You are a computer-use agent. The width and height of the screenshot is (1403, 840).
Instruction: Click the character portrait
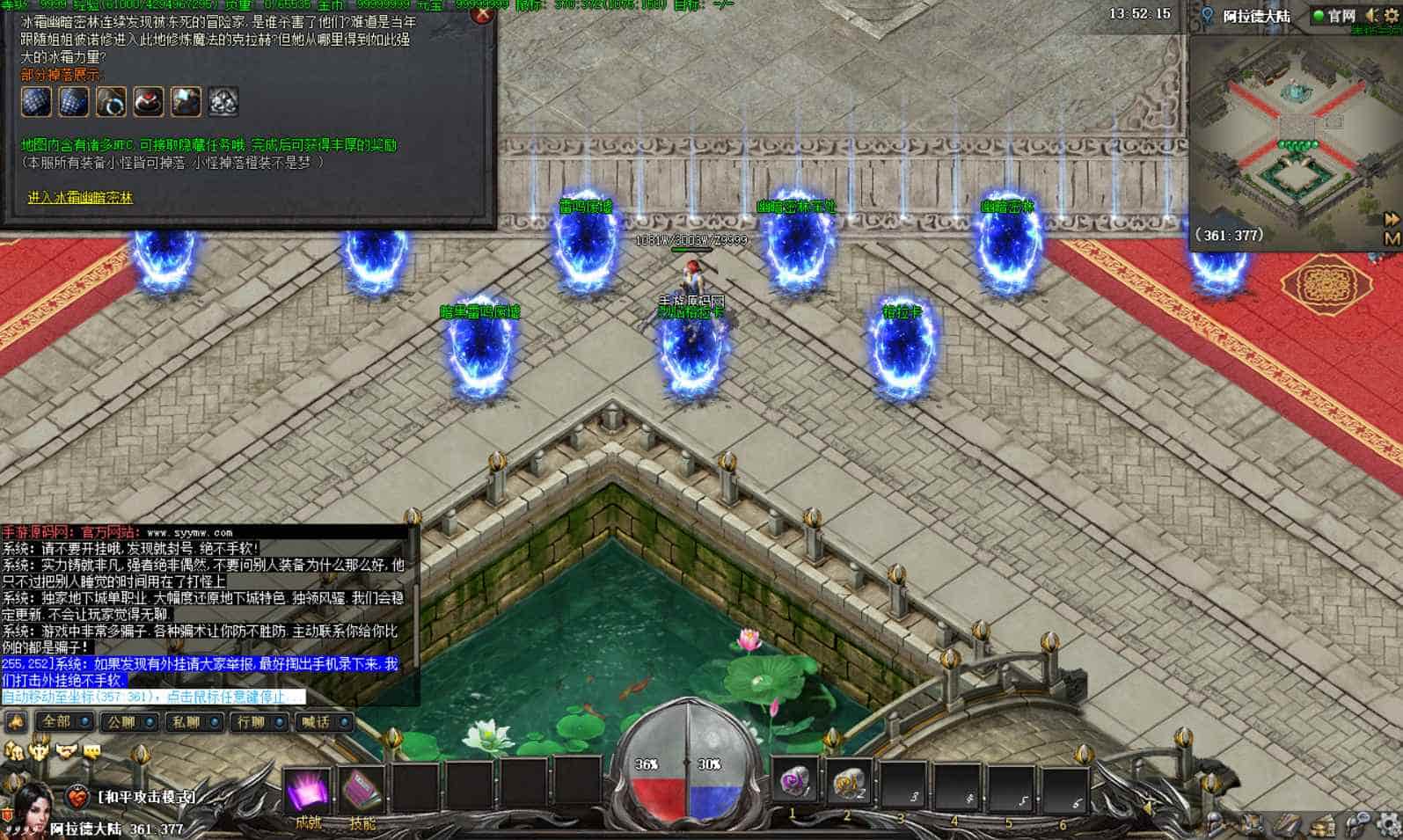33,805
